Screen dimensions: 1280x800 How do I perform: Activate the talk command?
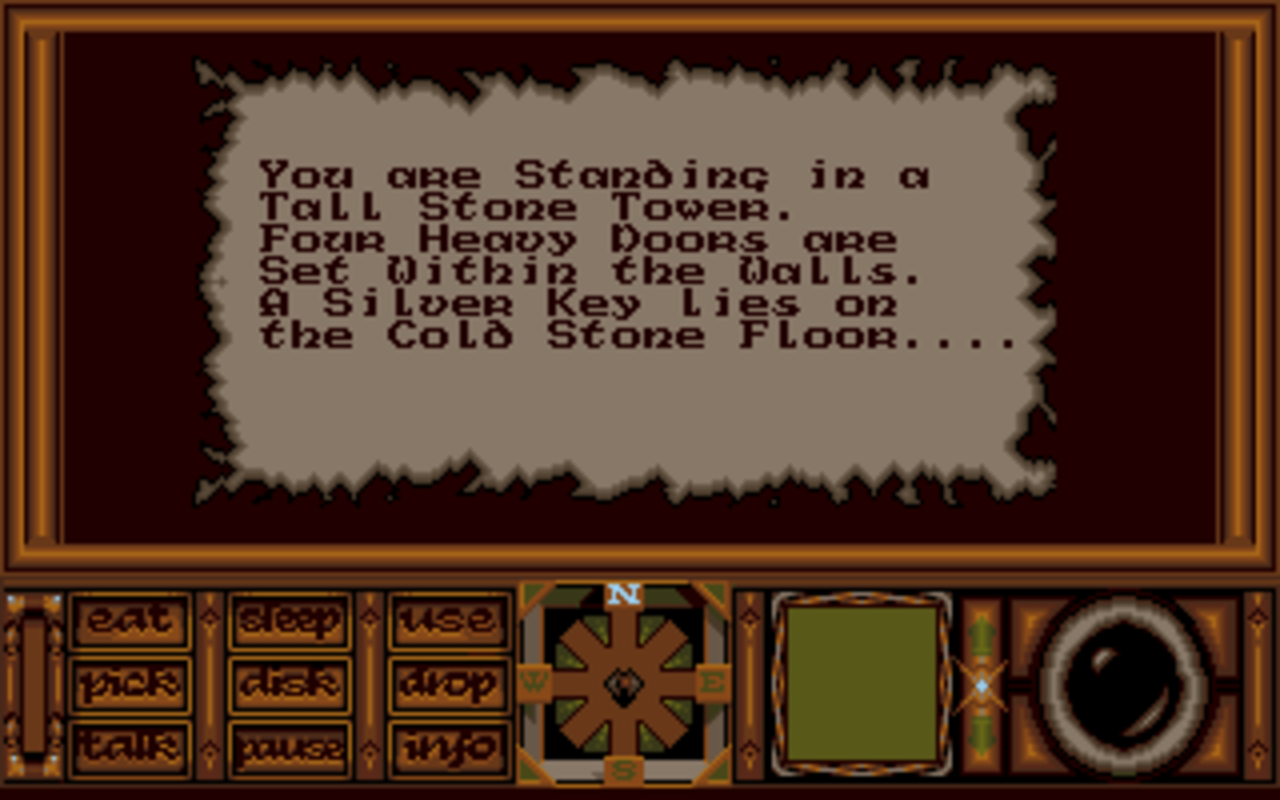click(x=130, y=748)
